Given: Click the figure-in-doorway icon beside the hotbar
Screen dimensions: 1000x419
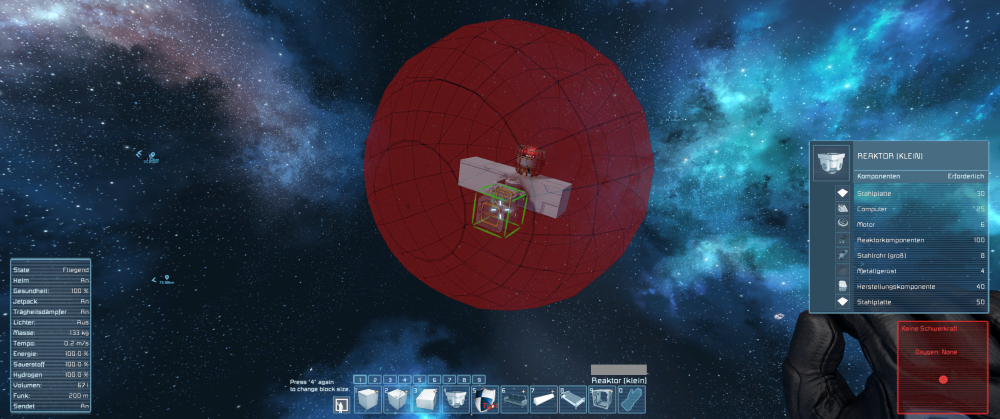Looking at the screenshot, I should [340, 404].
